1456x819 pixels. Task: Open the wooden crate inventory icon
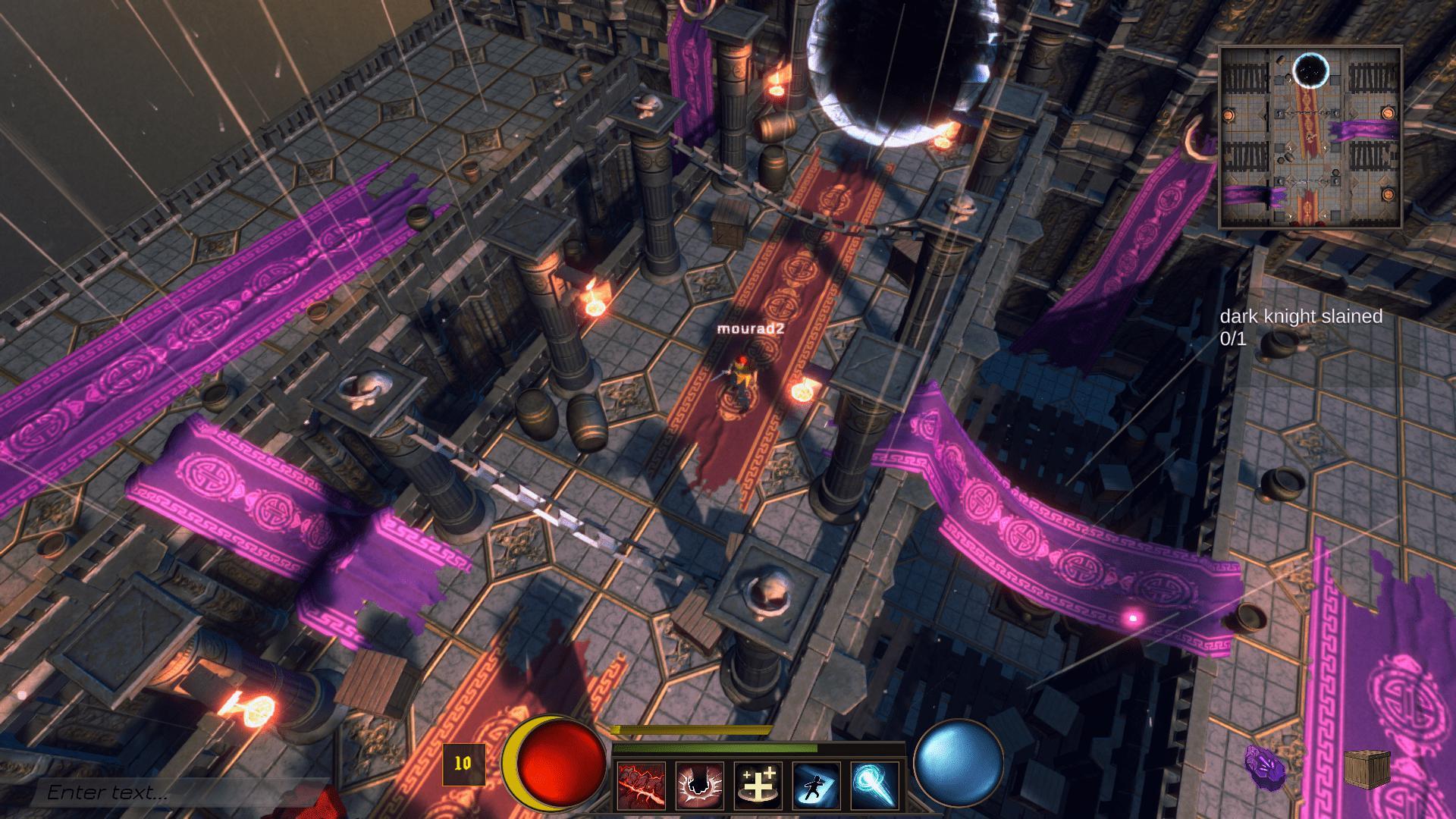tap(1367, 769)
